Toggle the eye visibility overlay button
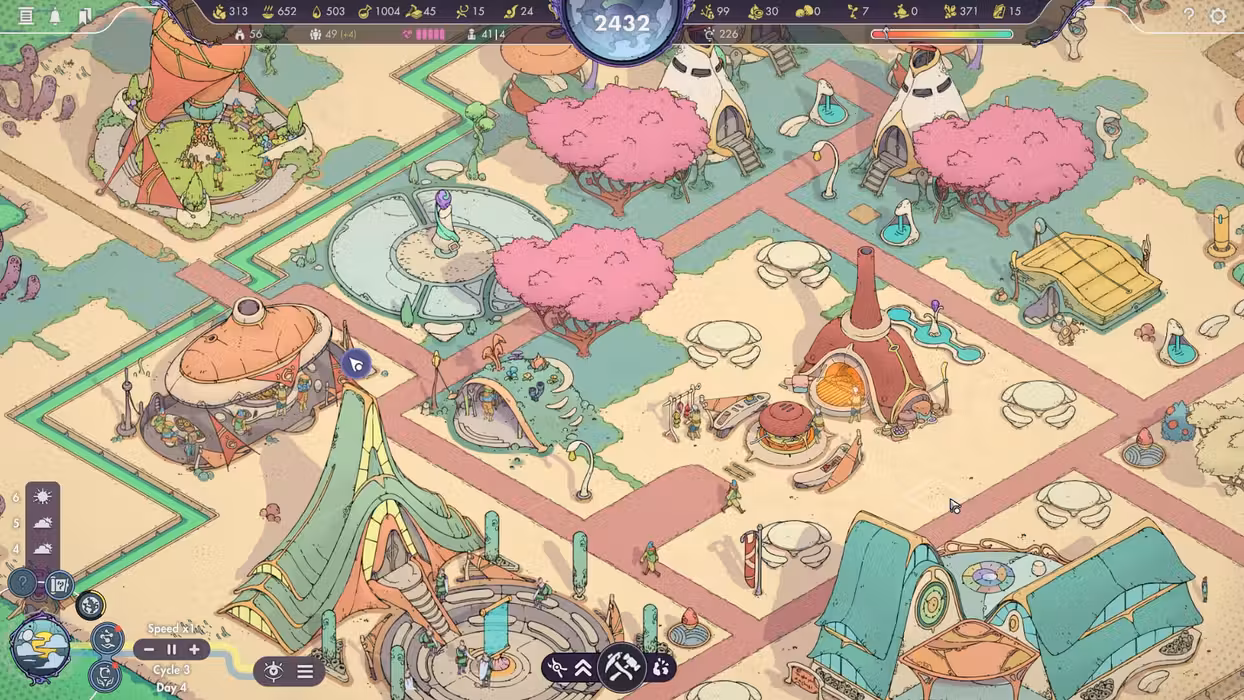Screen dimensions: 1244x700 pos(274,671)
